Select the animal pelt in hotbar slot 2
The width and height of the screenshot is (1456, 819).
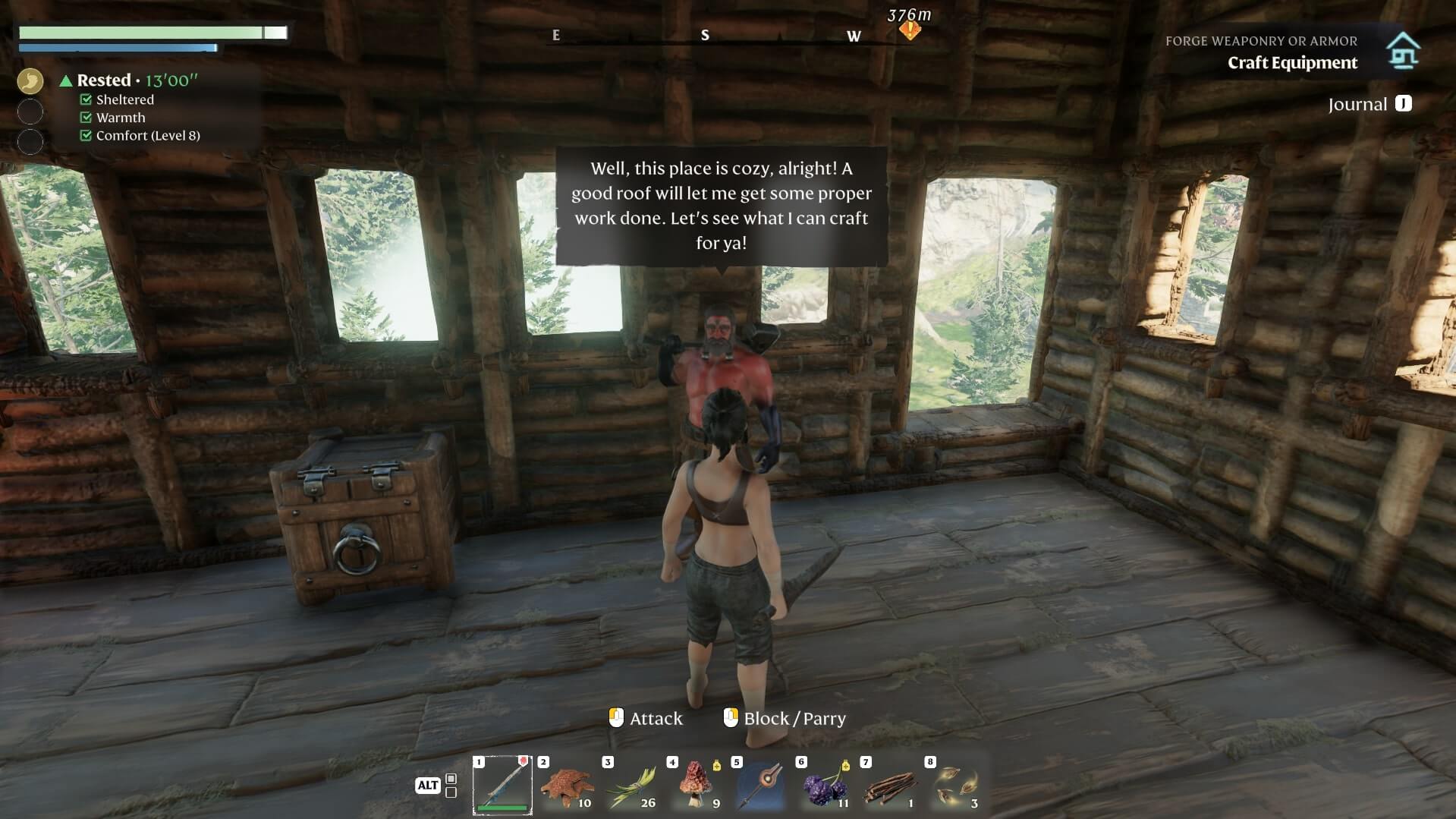pyautogui.click(x=566, y=785)
